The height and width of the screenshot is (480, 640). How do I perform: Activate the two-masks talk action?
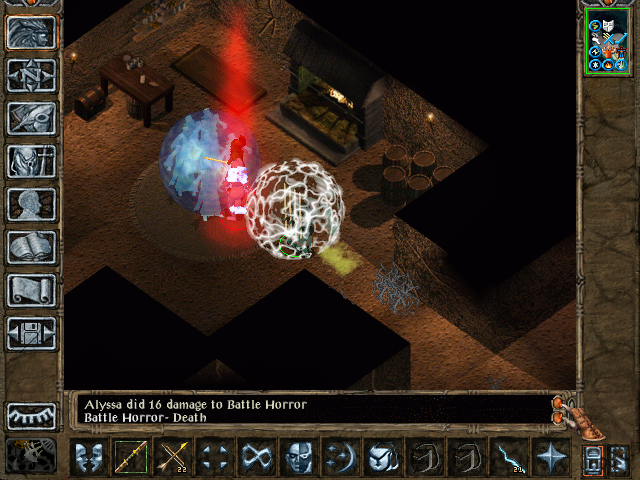click(90, 458)
